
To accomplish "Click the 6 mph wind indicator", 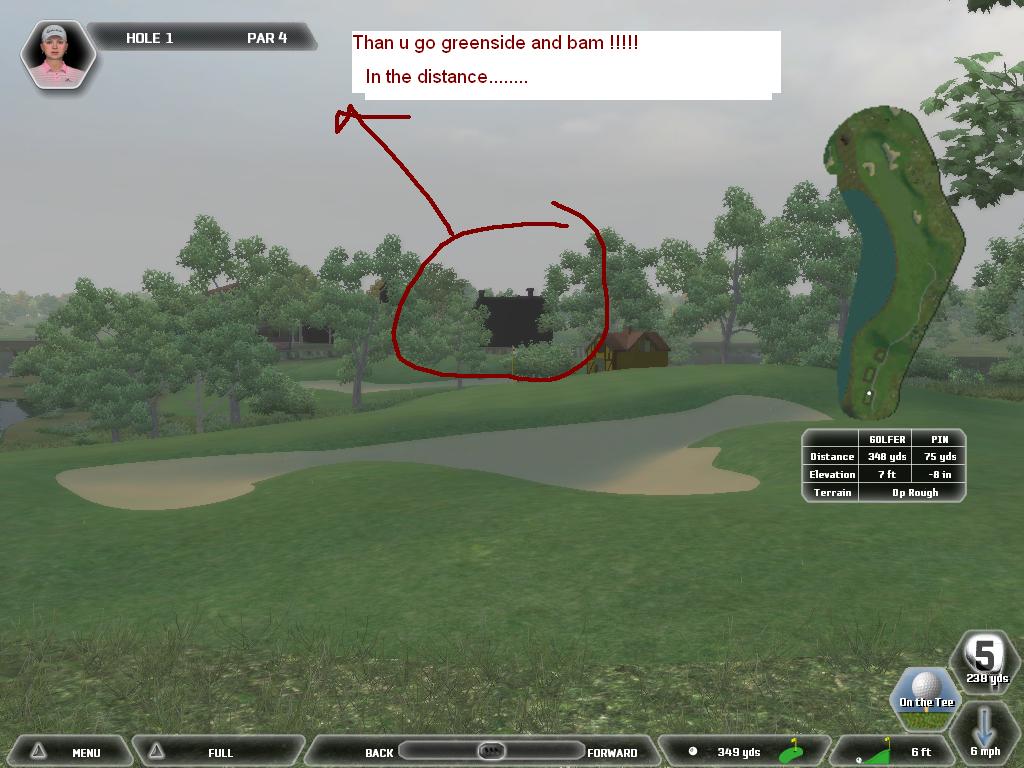I will tap(985, 735).
